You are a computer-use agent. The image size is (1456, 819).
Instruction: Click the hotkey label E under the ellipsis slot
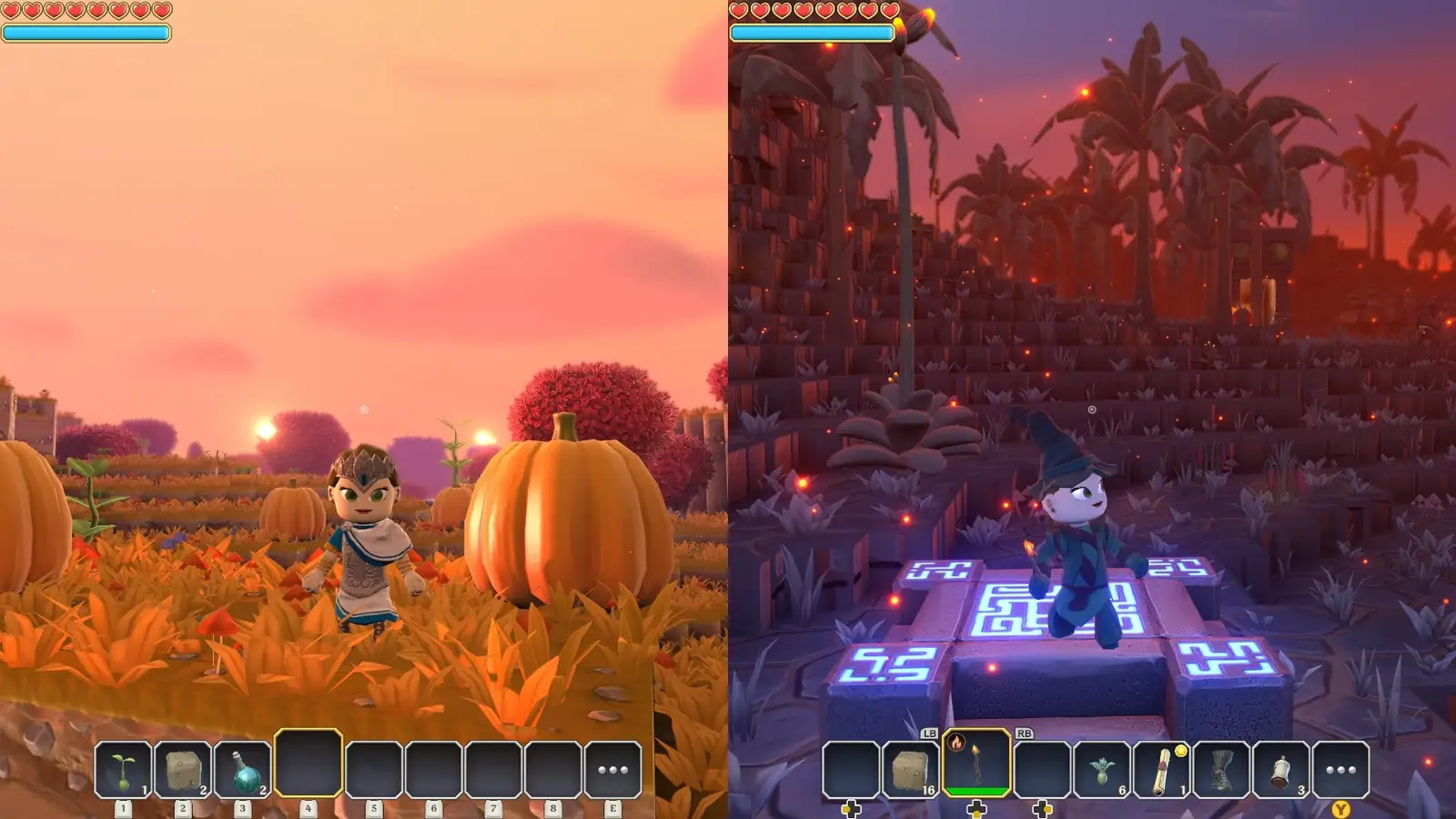tap(612, 808)
